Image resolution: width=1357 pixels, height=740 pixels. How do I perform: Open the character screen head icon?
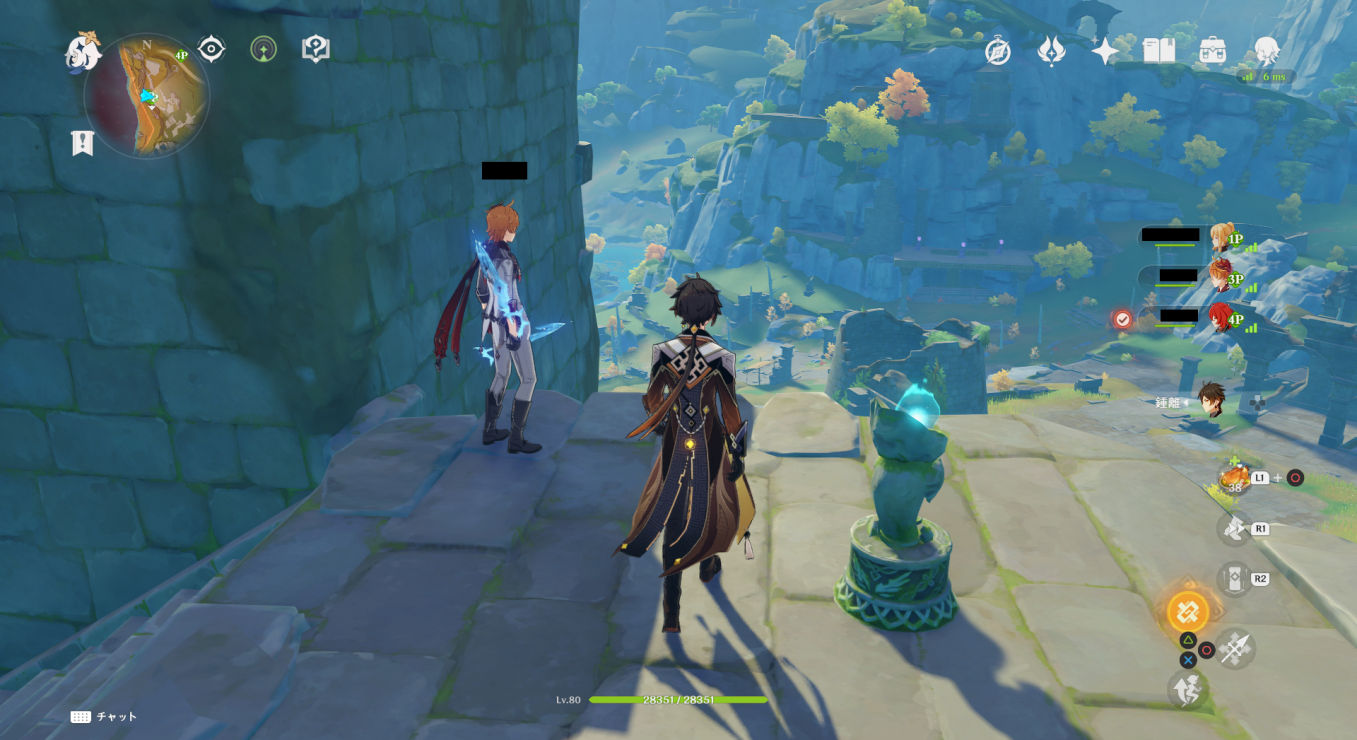1267,51
